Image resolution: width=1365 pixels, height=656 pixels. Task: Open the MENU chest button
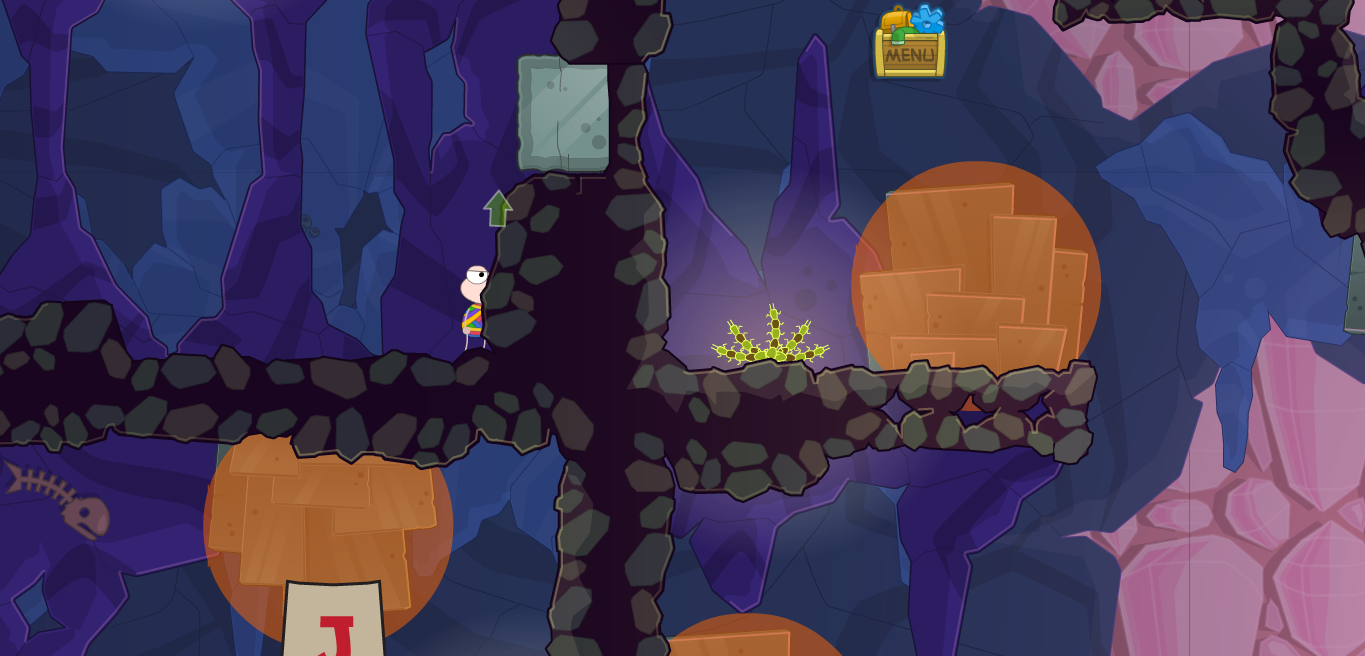pos(909,50)
